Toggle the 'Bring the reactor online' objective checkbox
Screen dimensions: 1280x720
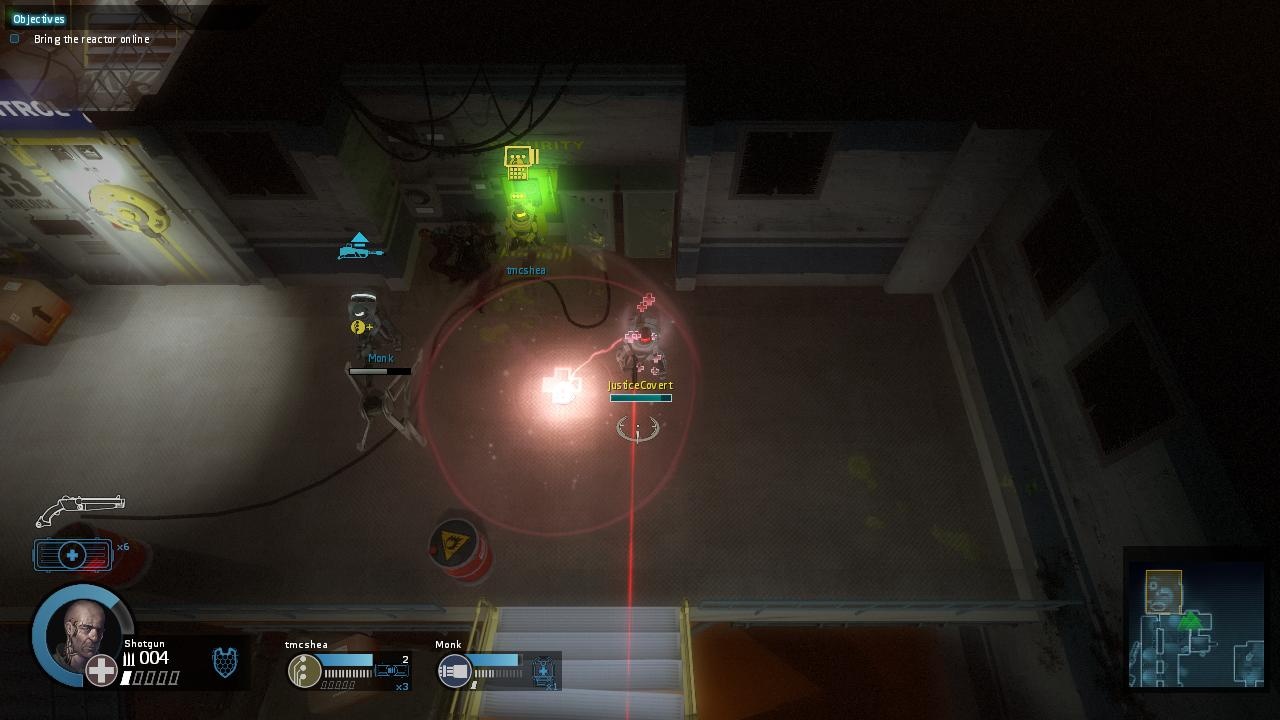tap(14, 38)
